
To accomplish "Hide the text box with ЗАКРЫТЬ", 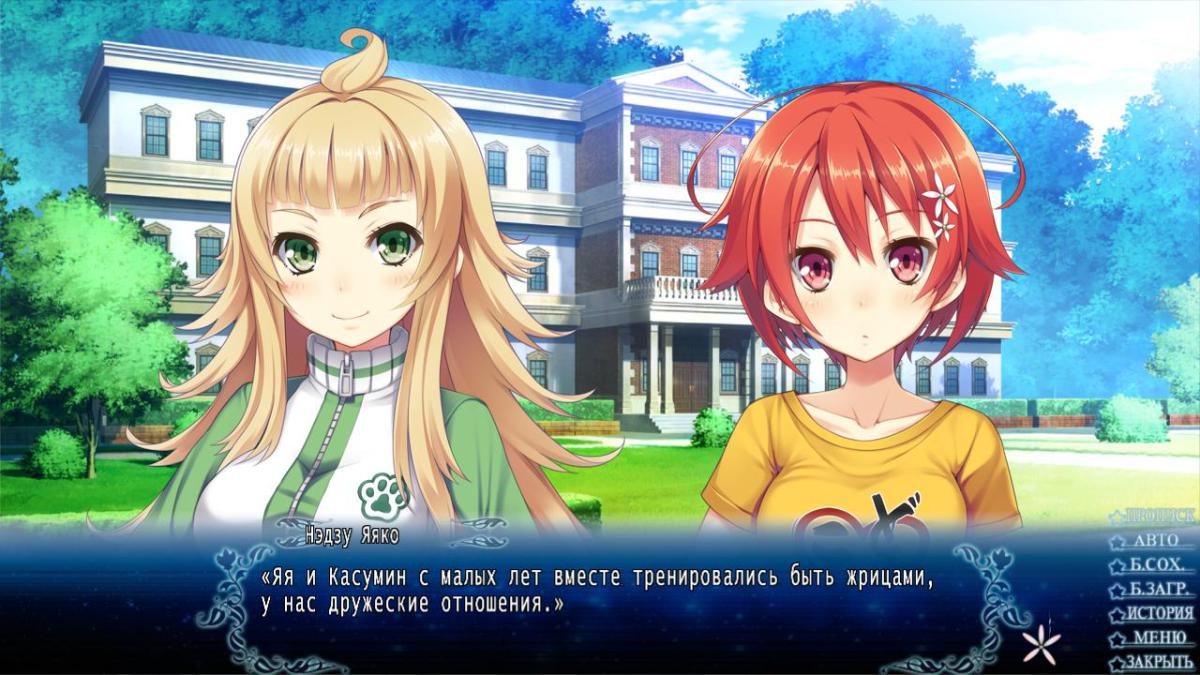I will [x=1157, y=662].
